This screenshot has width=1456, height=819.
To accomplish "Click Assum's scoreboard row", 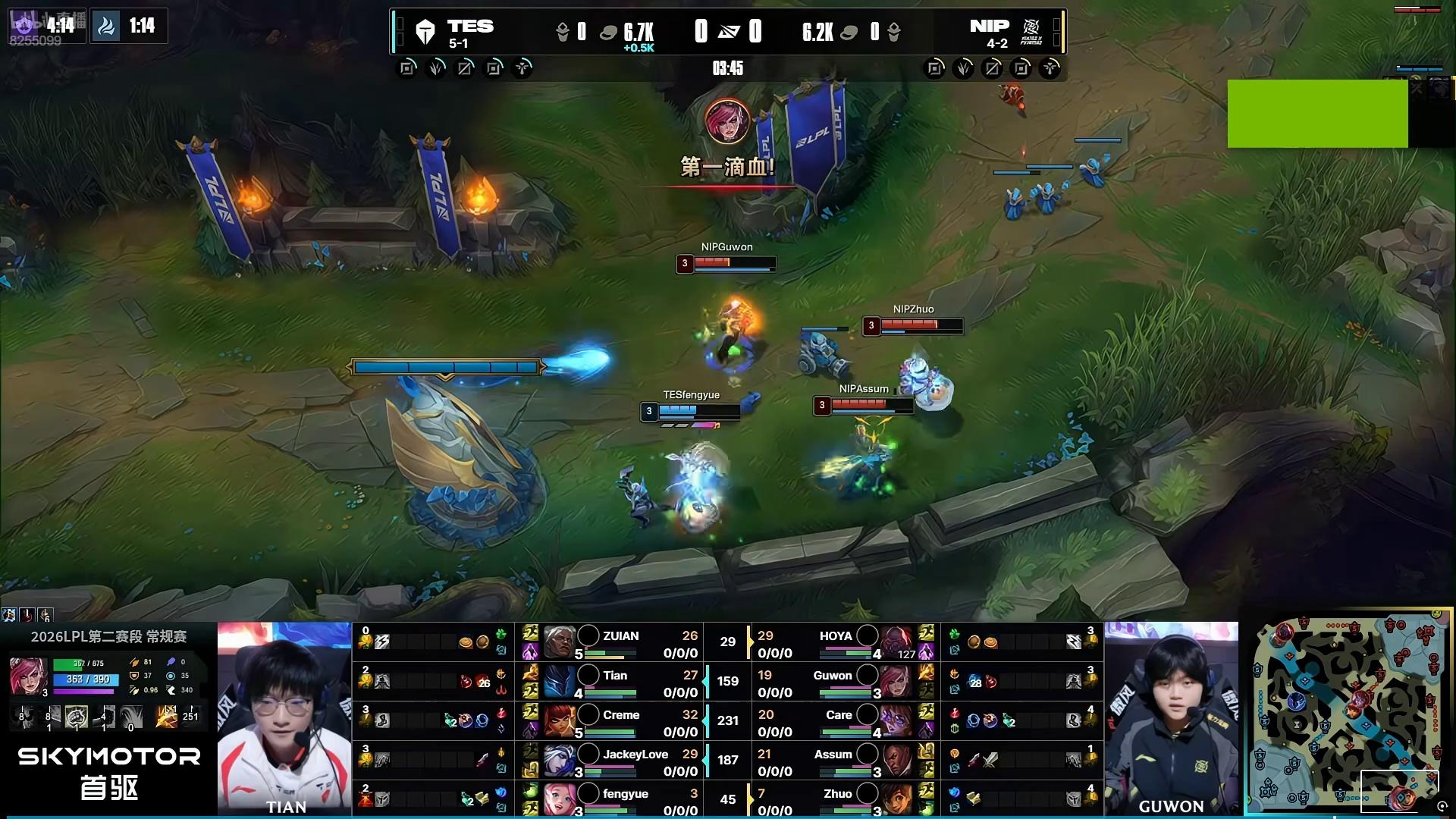I will pos(834,761).
